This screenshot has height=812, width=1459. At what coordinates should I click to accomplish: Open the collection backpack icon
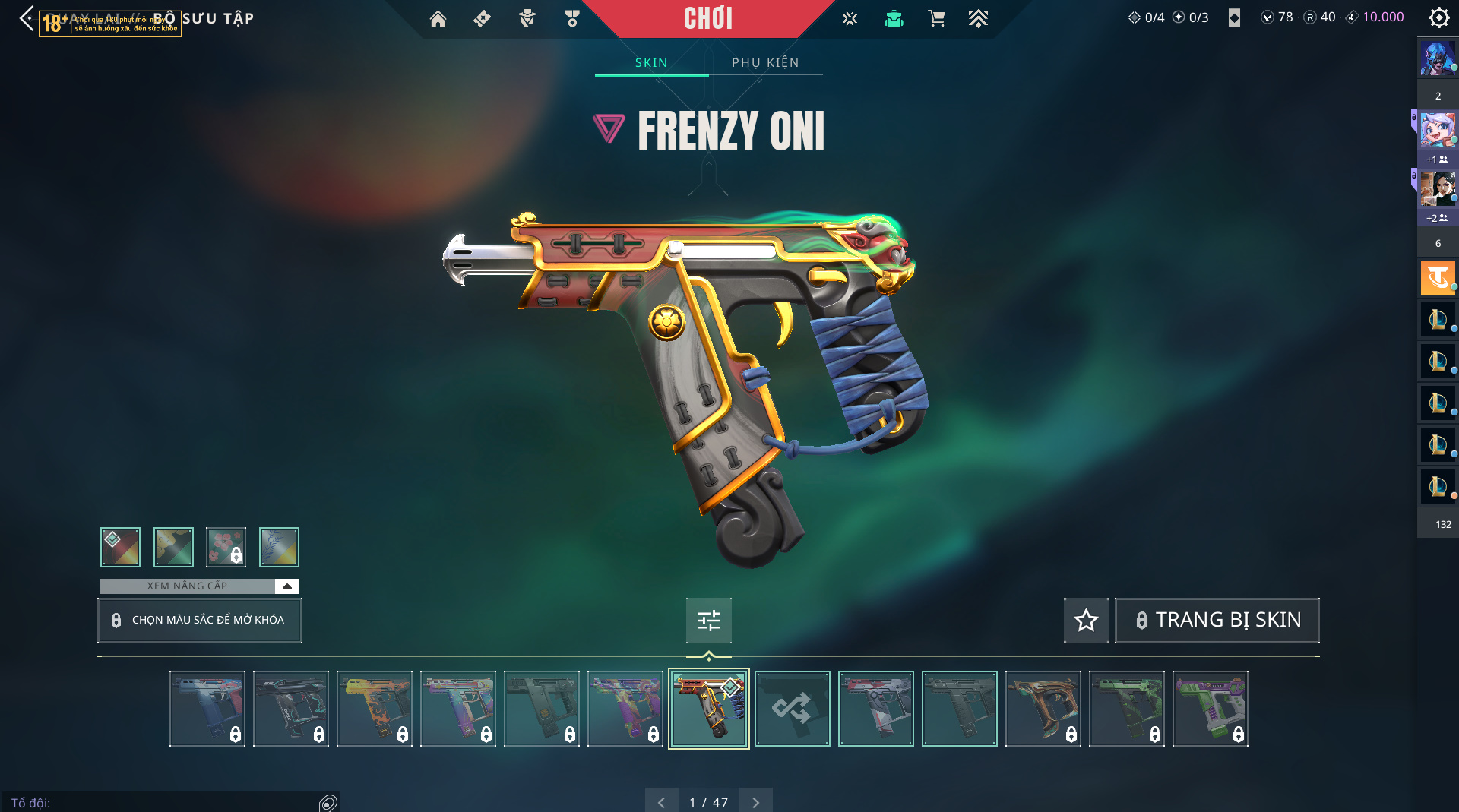point(894,19)
